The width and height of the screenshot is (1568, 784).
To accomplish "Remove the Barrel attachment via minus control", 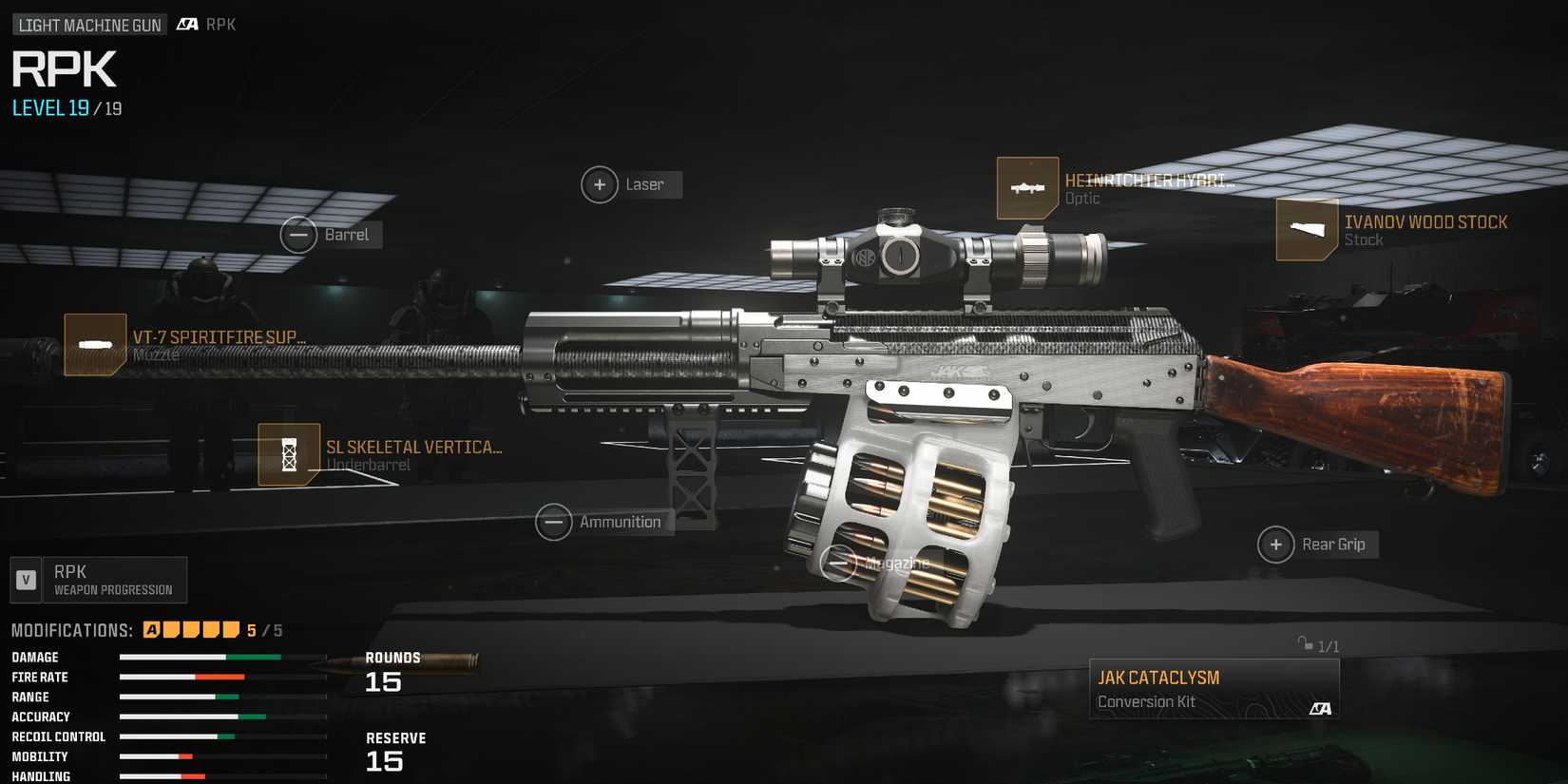I will (x=301, y=235).
